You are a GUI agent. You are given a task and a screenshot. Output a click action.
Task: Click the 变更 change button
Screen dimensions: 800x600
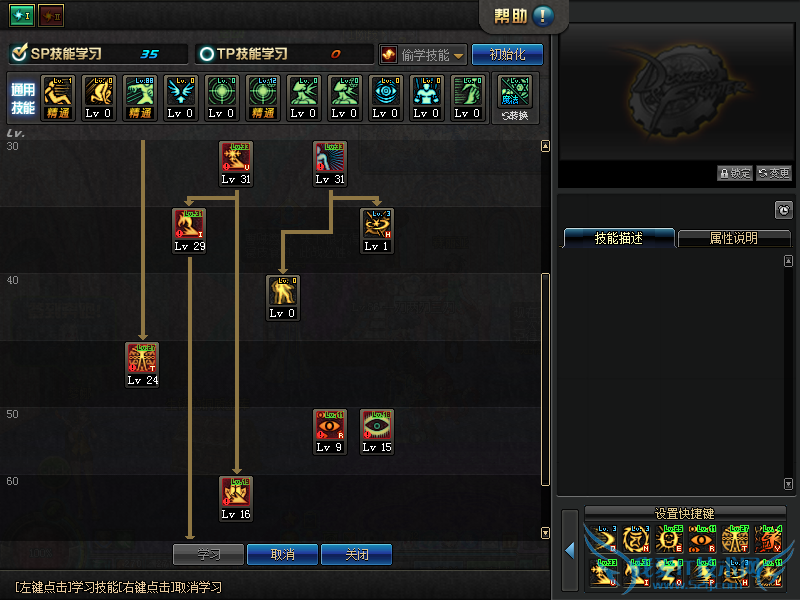(774, 173)
